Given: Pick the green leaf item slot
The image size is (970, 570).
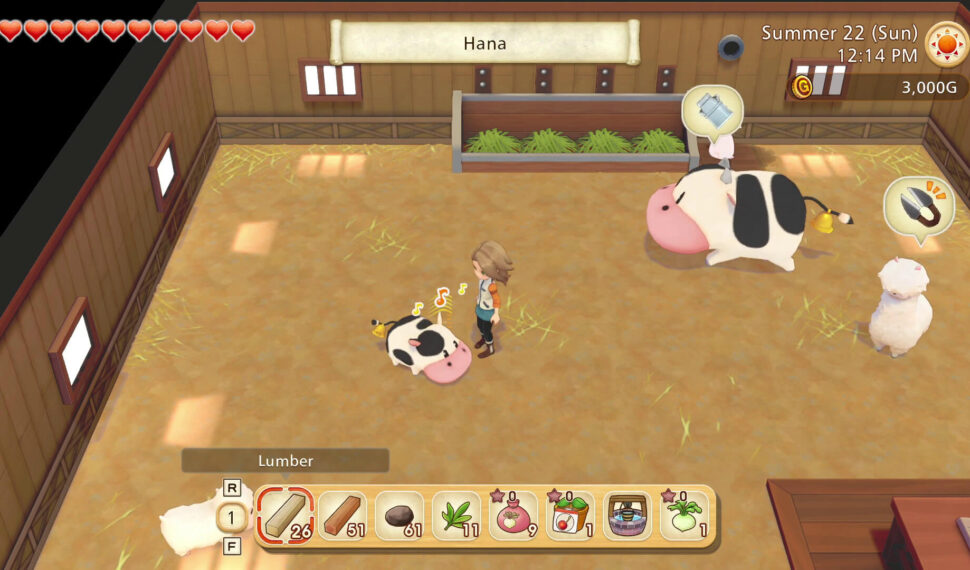Looking at the screenshot, I should 457,516.
